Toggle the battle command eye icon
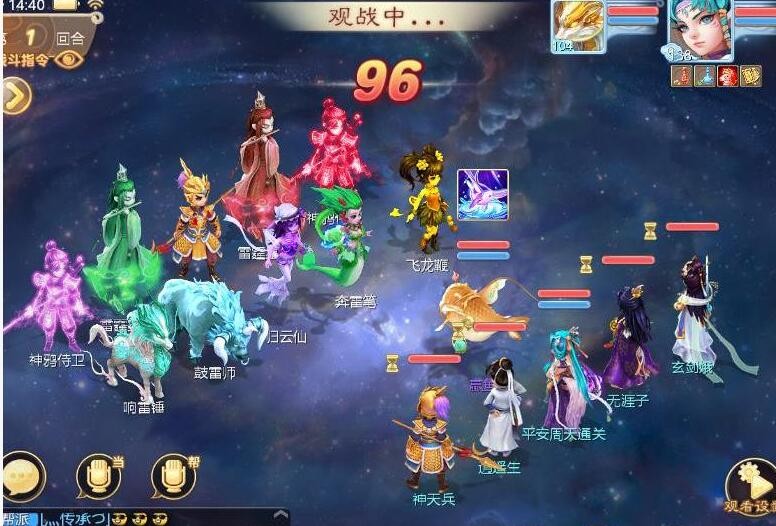The image size is (776, 526). (x=68, y=60)
